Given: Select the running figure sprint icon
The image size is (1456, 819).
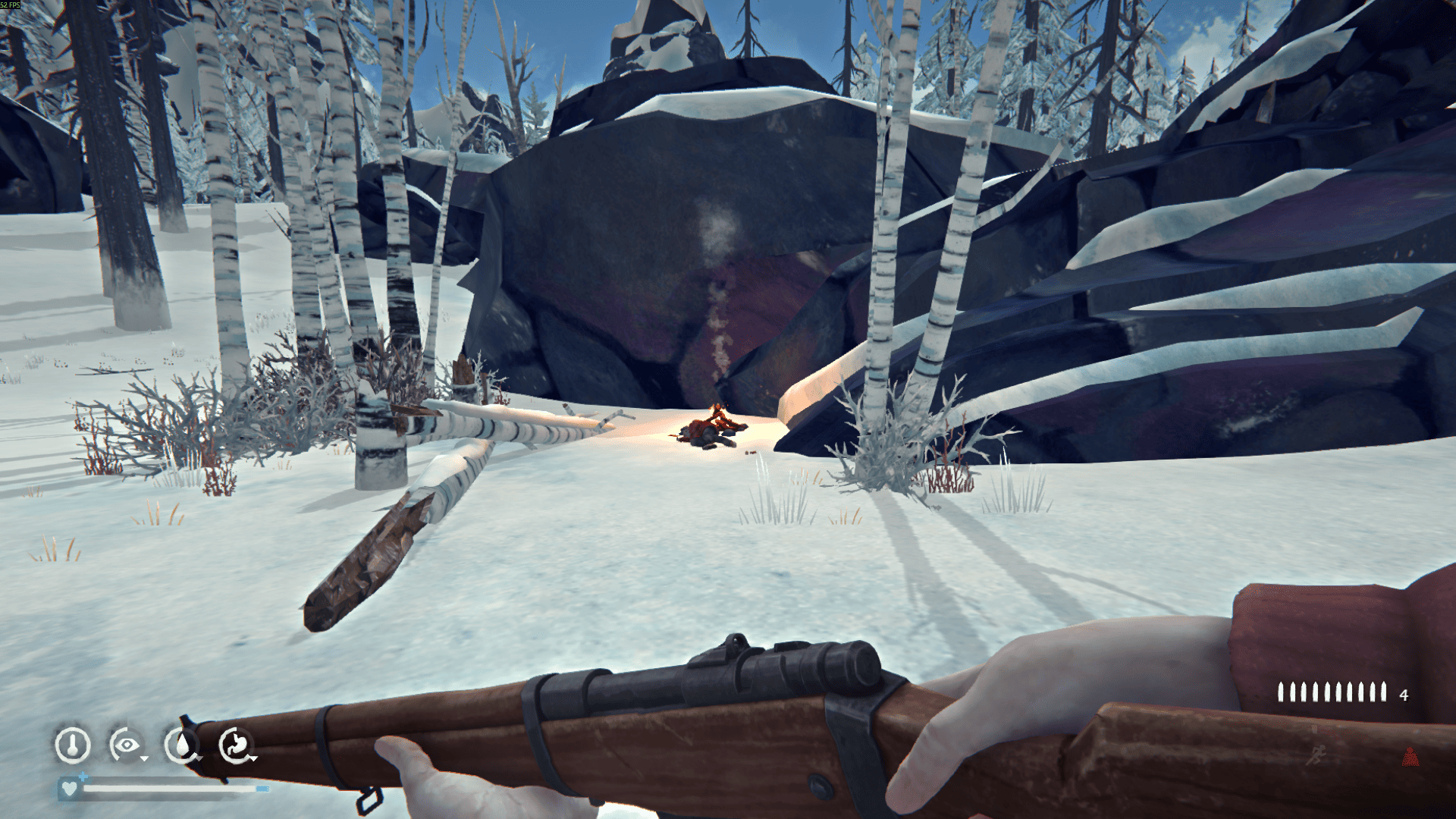Looking at the screenshot, I should click(1317, 754).
